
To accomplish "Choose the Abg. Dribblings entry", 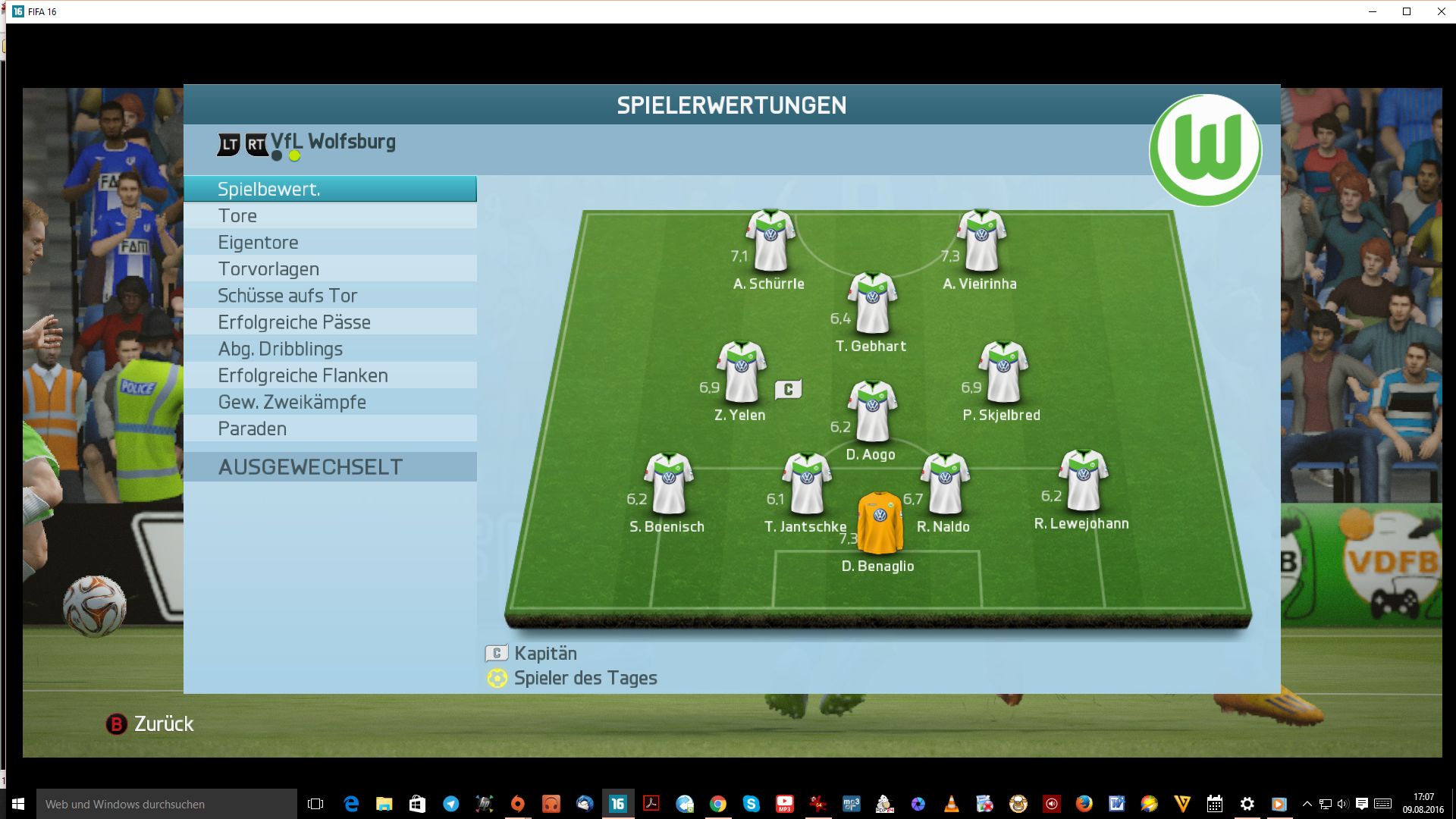I will (x=330, y=349).
